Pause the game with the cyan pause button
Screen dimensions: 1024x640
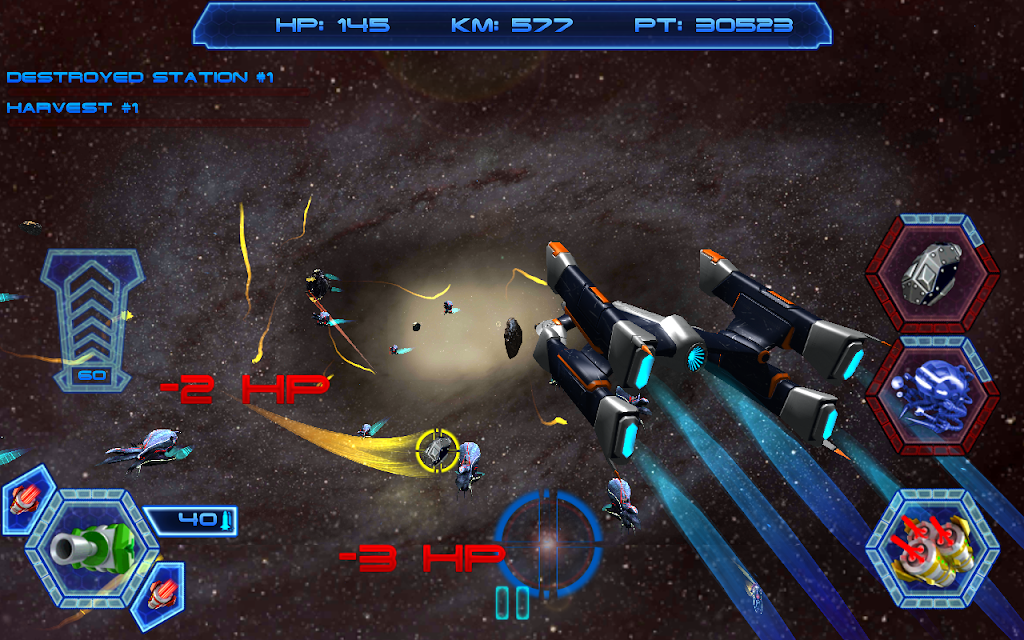512,603
